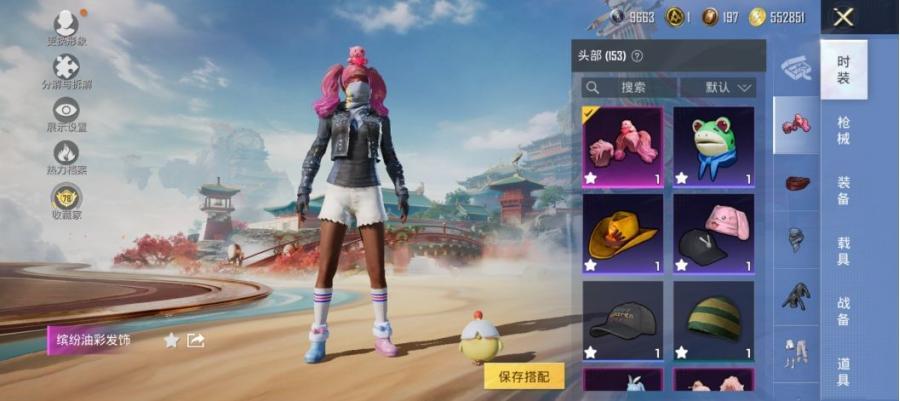Go to the 装备 (Equipment) tab
This screenshot has width=900, height=401.
click(844, 190)
